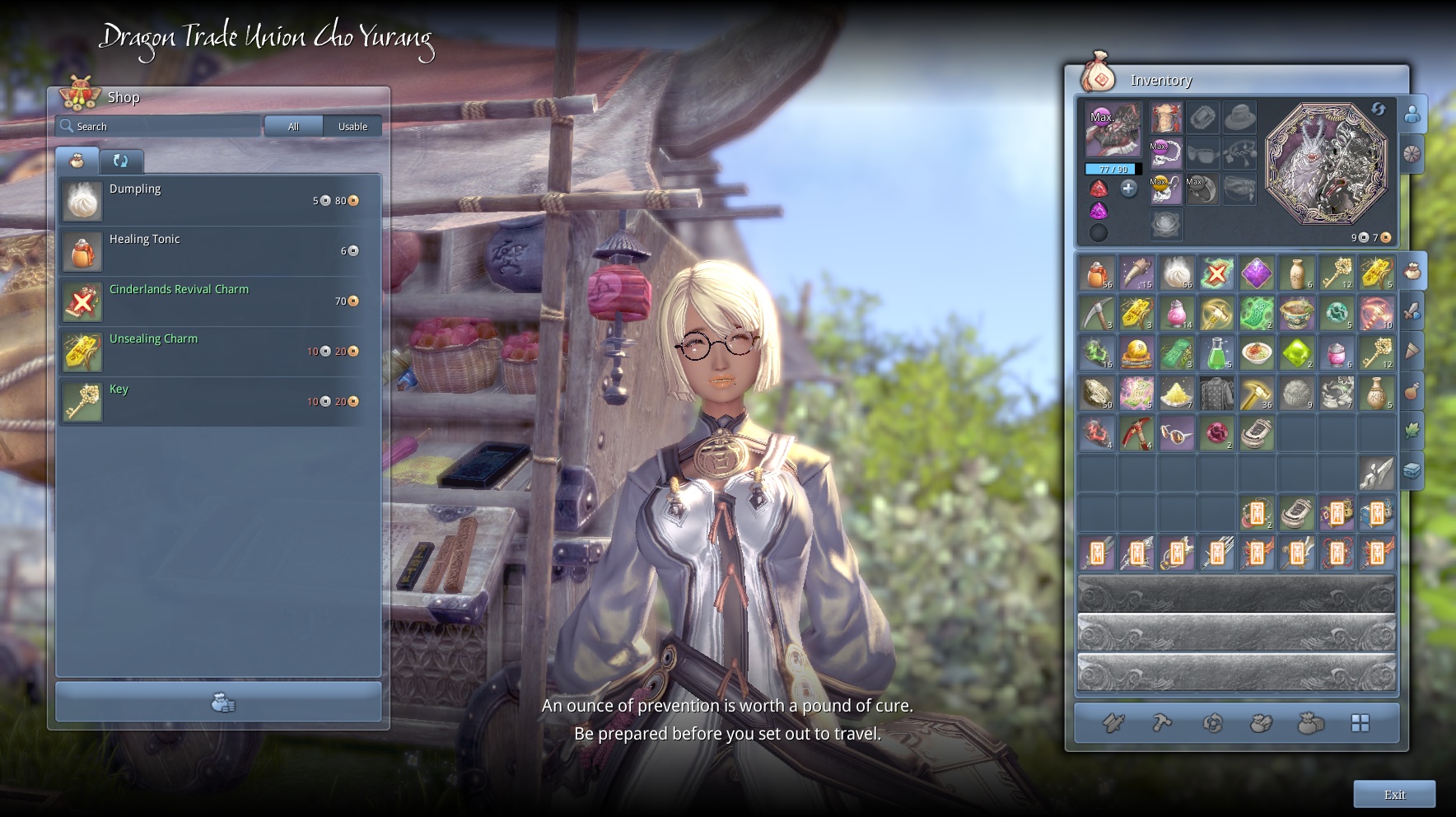
Task: Click the plus button beside the red gem
Action: 1128,189
